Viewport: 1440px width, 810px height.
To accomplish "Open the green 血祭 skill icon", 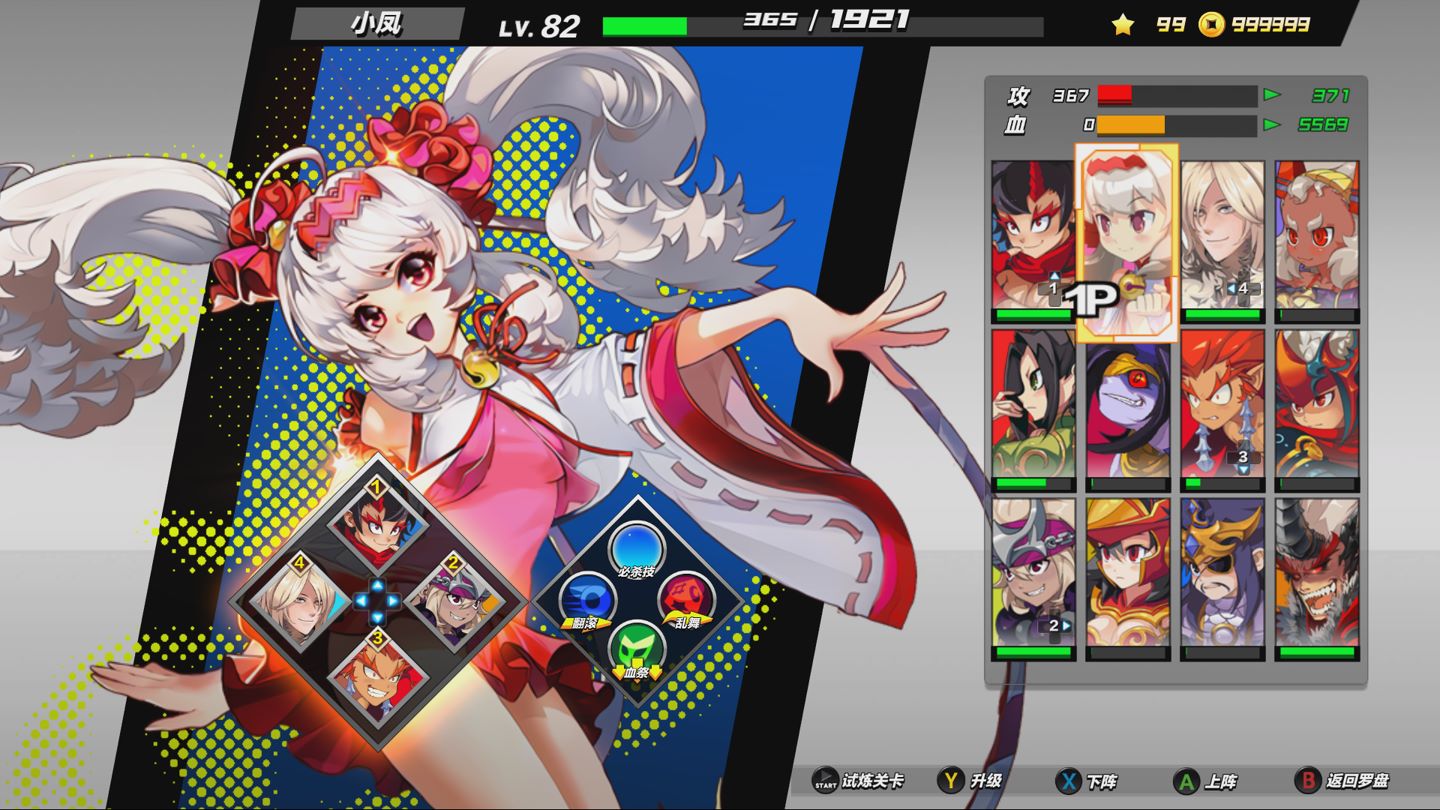I will 636,645.
